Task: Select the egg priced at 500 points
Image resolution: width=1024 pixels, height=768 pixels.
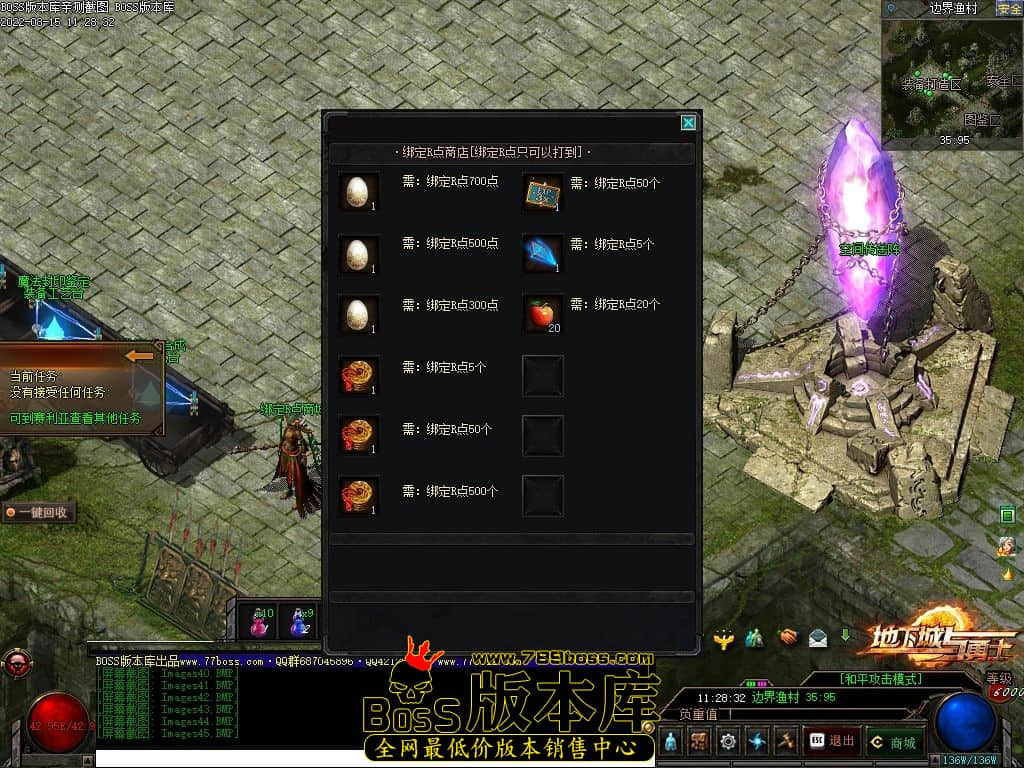Action: (358, 253)
